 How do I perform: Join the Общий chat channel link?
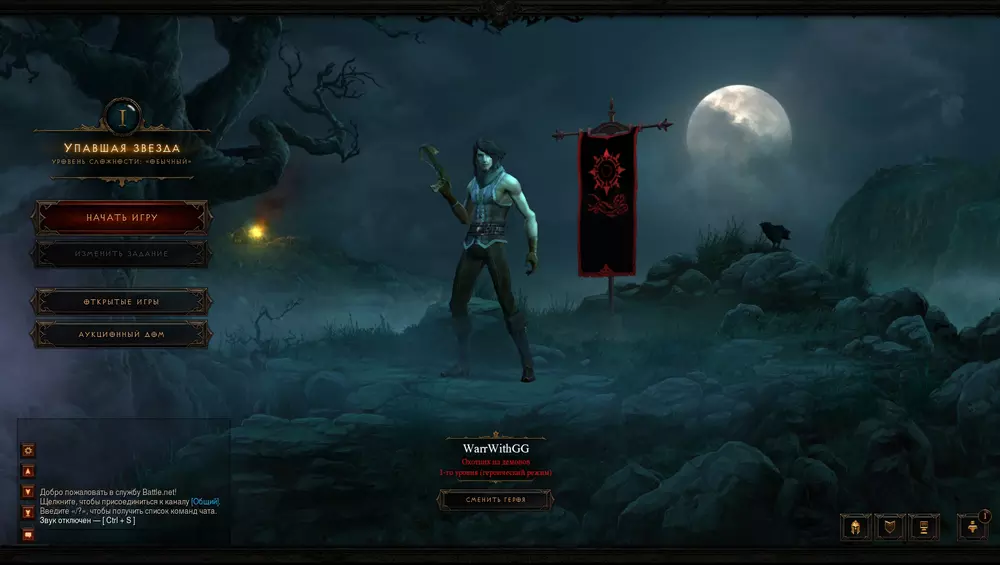click(x=205, y=501)
